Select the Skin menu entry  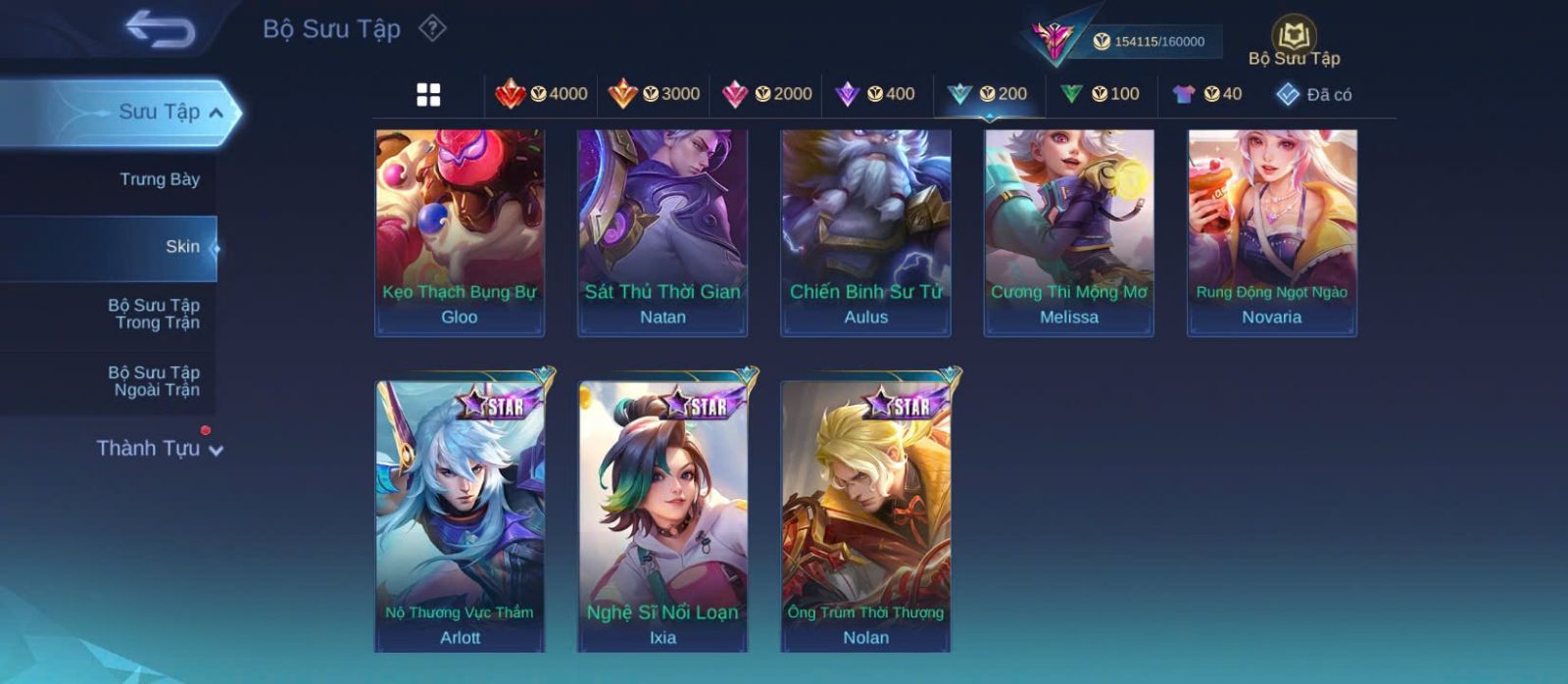pos(181,247)
